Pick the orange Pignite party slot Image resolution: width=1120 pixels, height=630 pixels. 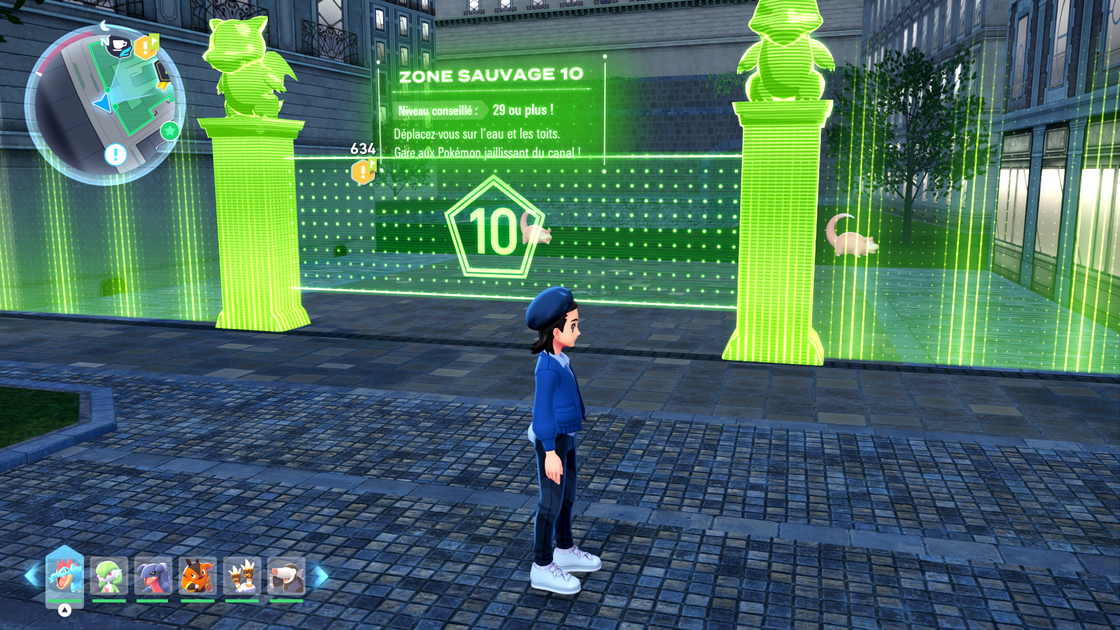[197, 577]
